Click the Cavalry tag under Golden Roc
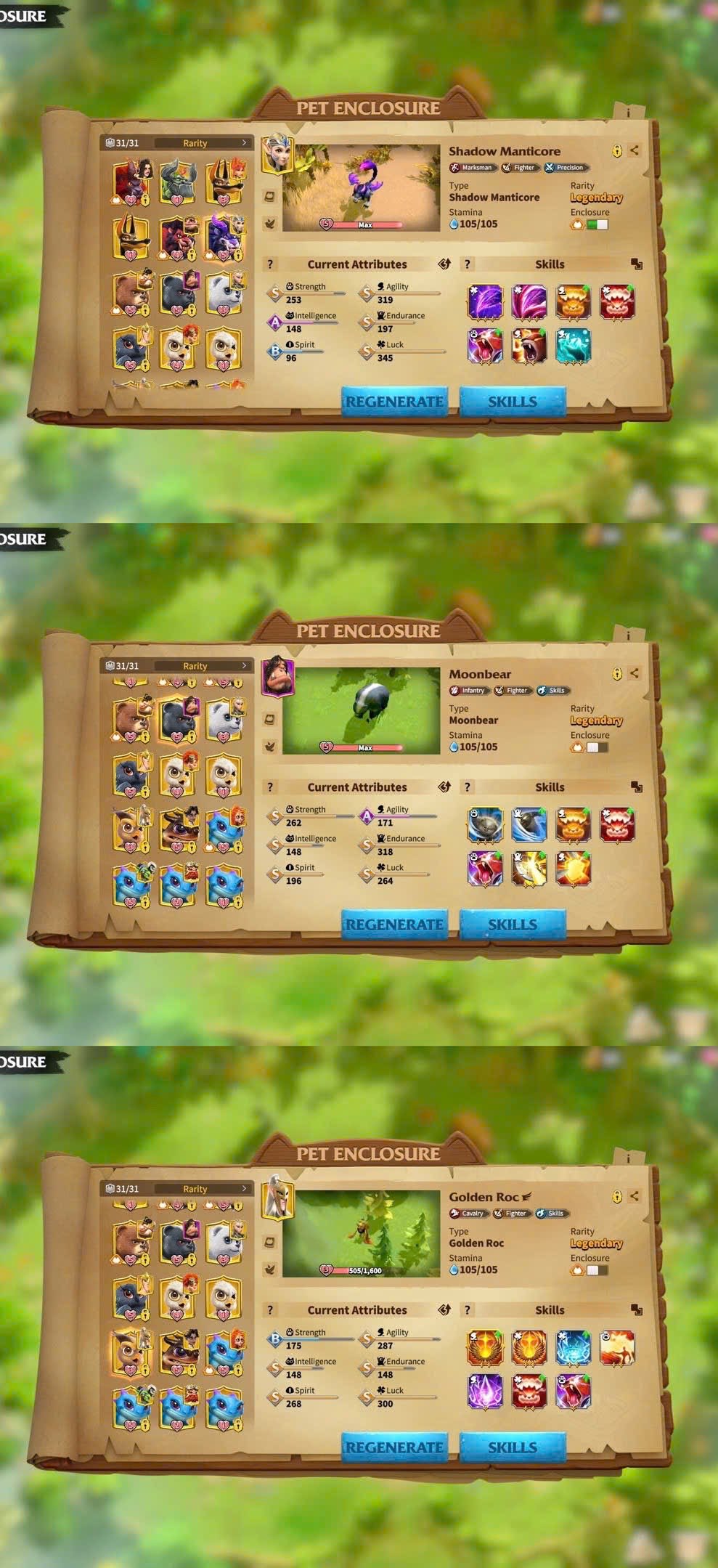Image resolution: width=718 pixels, height=1568 pixels. click(x=468, y=1214)
